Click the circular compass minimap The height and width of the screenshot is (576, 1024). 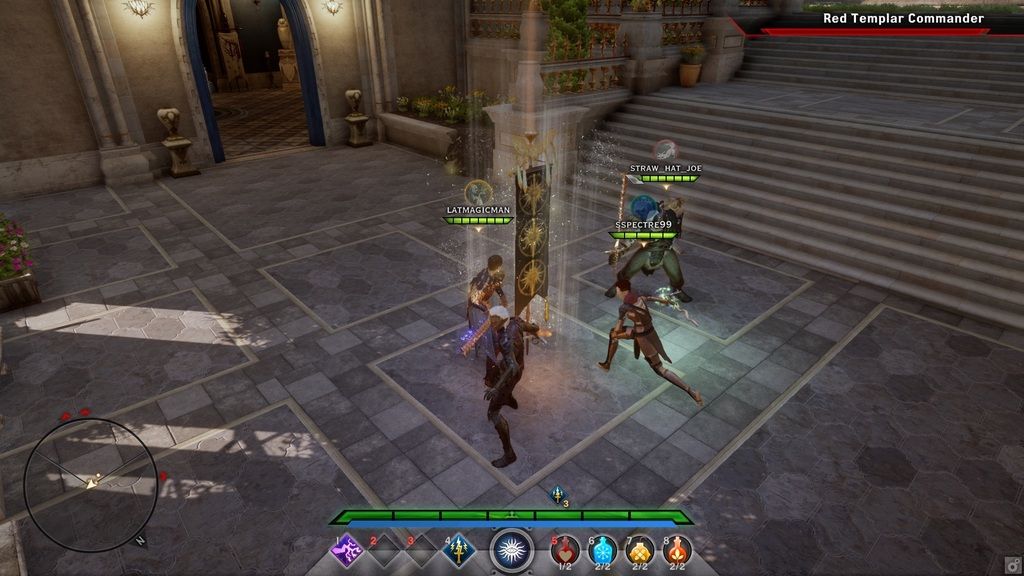coord(90,484)
